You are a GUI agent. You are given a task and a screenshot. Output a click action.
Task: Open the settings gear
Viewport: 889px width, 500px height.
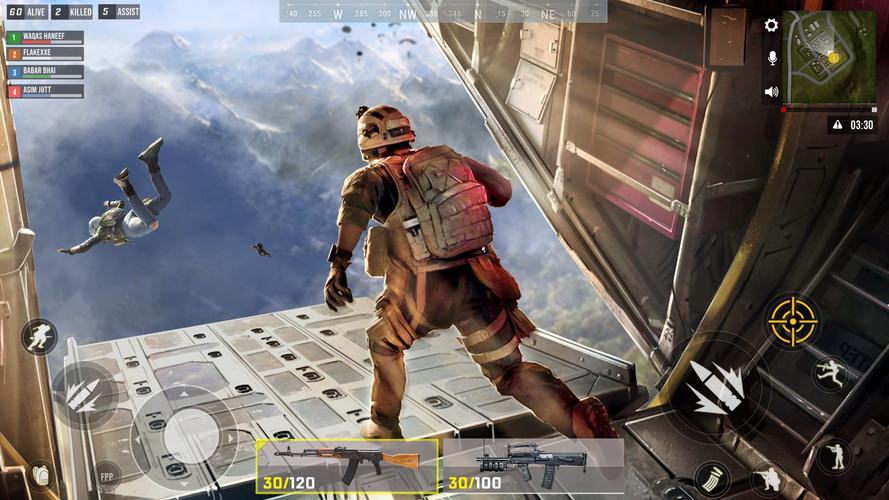click(x=771, y=25)
